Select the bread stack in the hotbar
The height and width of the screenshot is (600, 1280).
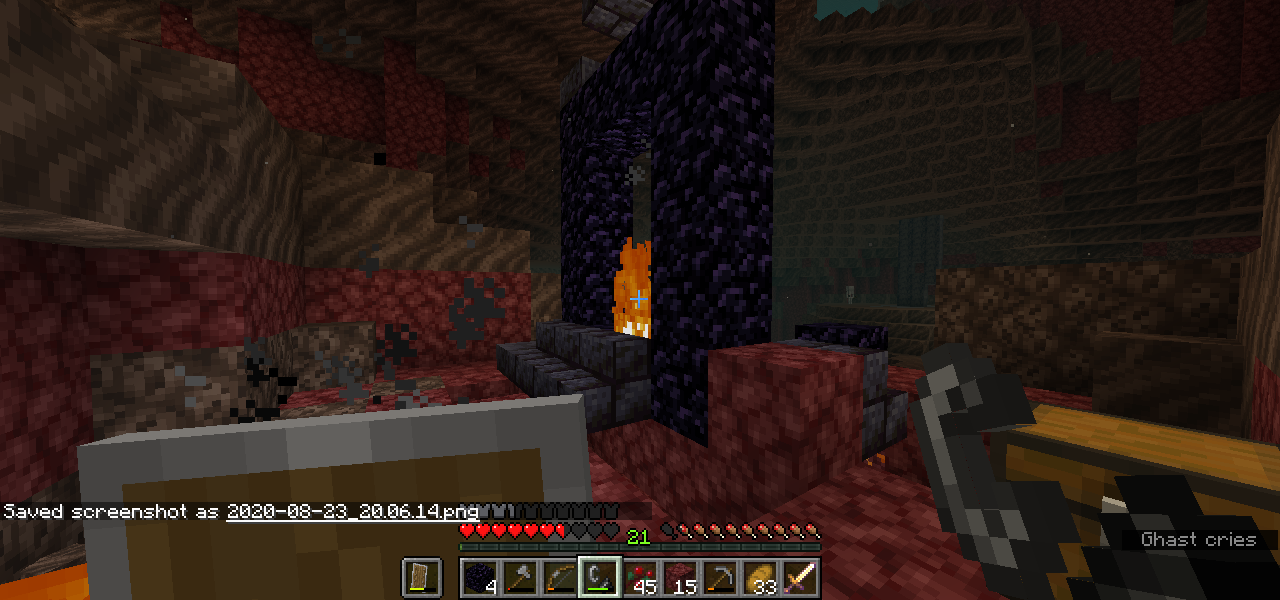pyautogui.click(x=760, y=578)
